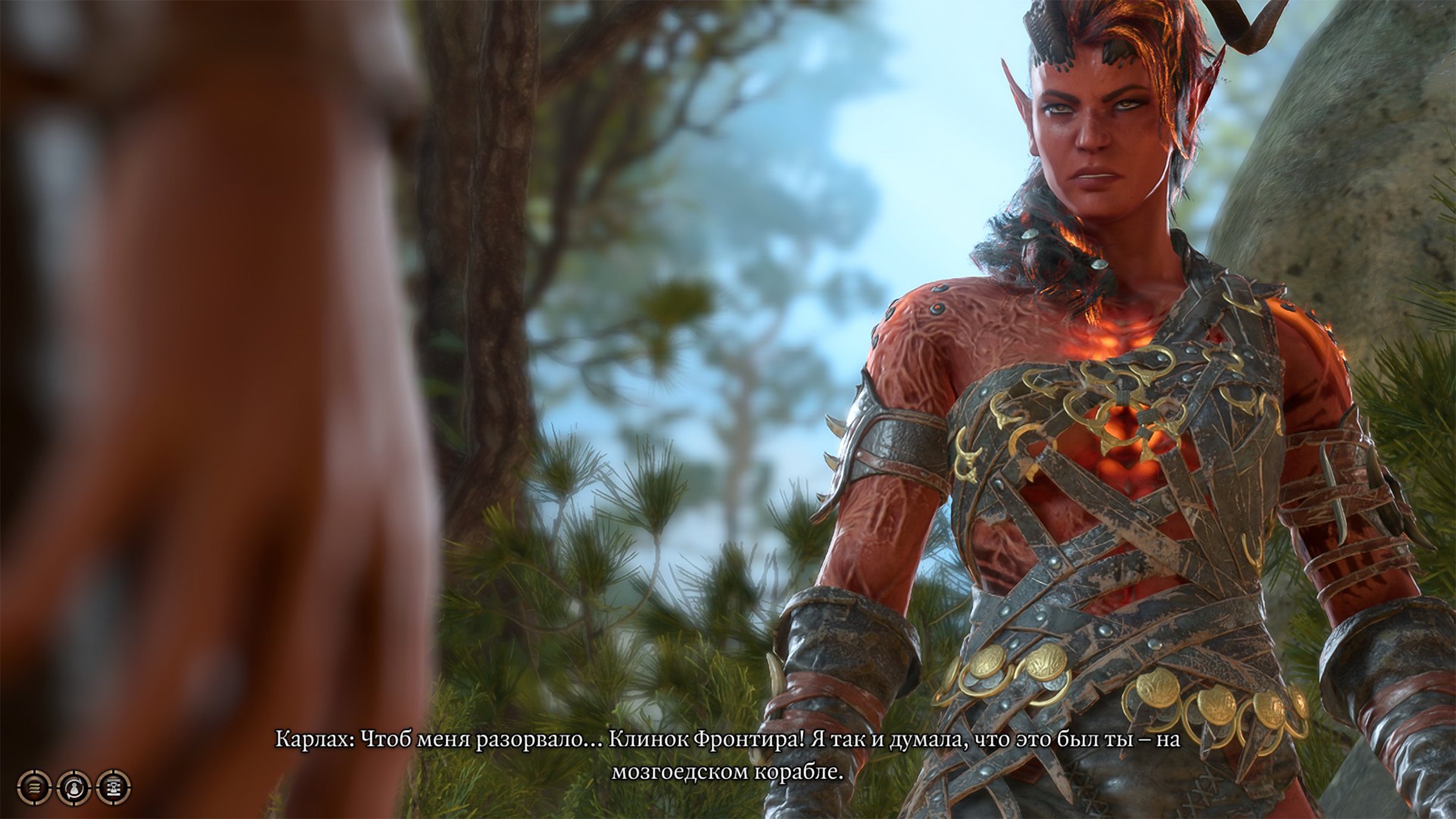The width and height of the screenshot is (1456, 819).
Task: Click the switch character icon with arrows
Action: pyautogui.click(x=74, y=787)
